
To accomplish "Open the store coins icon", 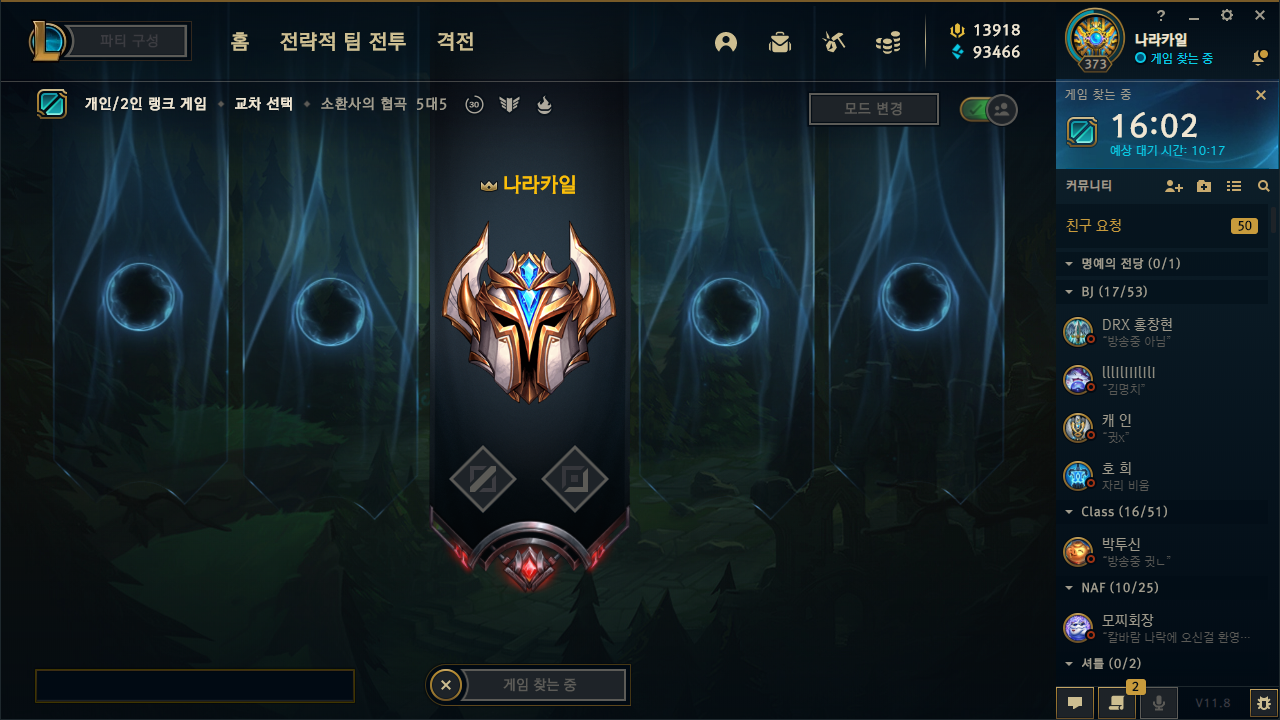I will tap(888, 44).
